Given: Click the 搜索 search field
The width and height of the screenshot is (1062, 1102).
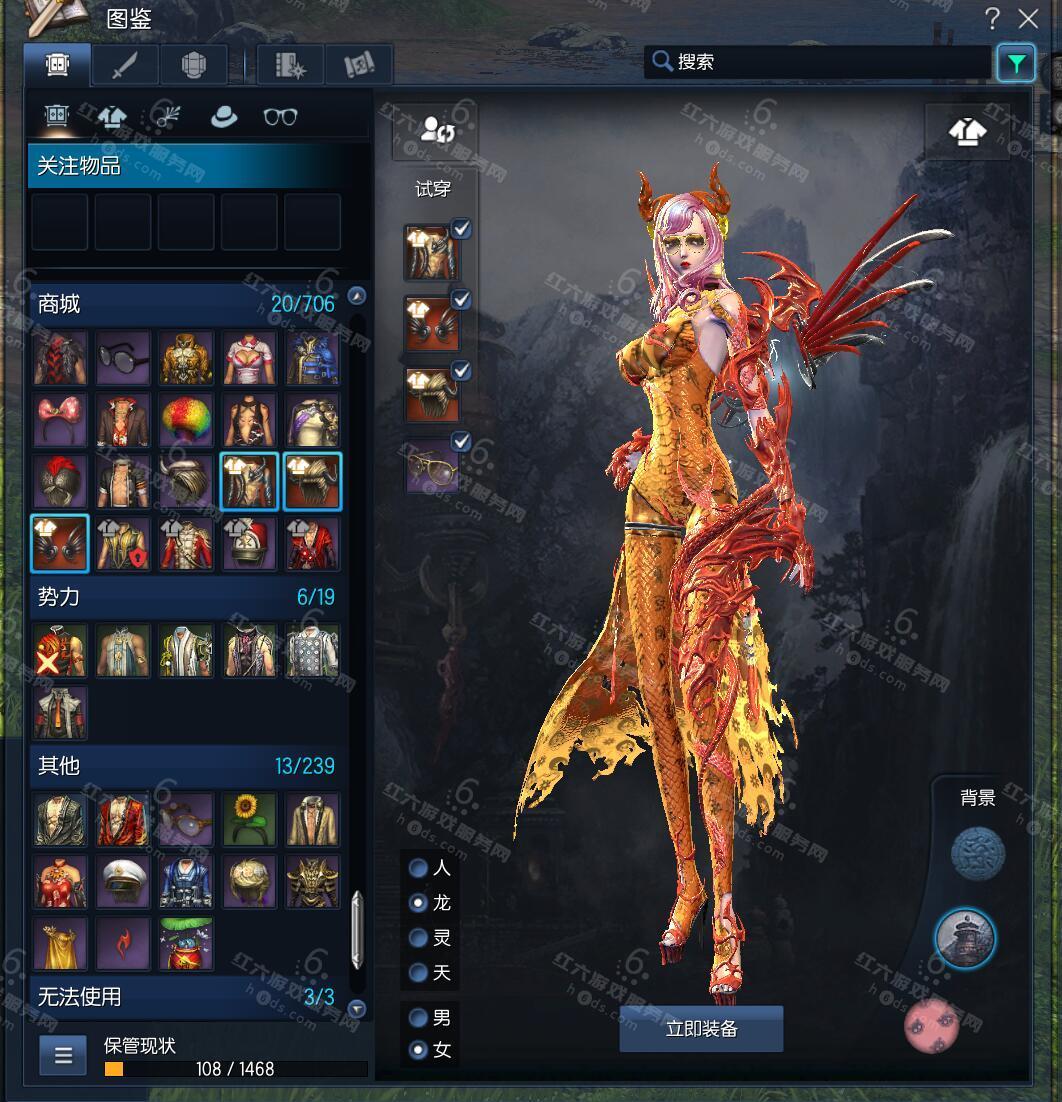Looking at the screenshot, I should [820, 62].
